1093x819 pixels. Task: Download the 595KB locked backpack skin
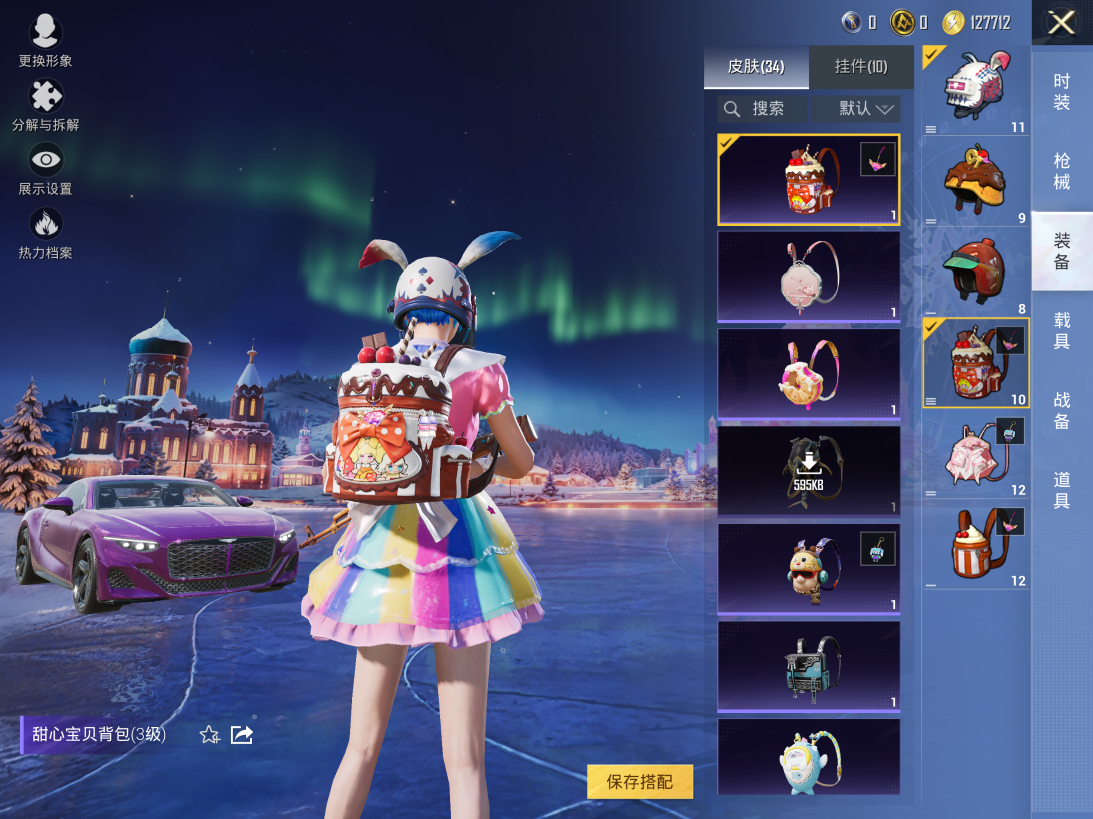(808, 470)
